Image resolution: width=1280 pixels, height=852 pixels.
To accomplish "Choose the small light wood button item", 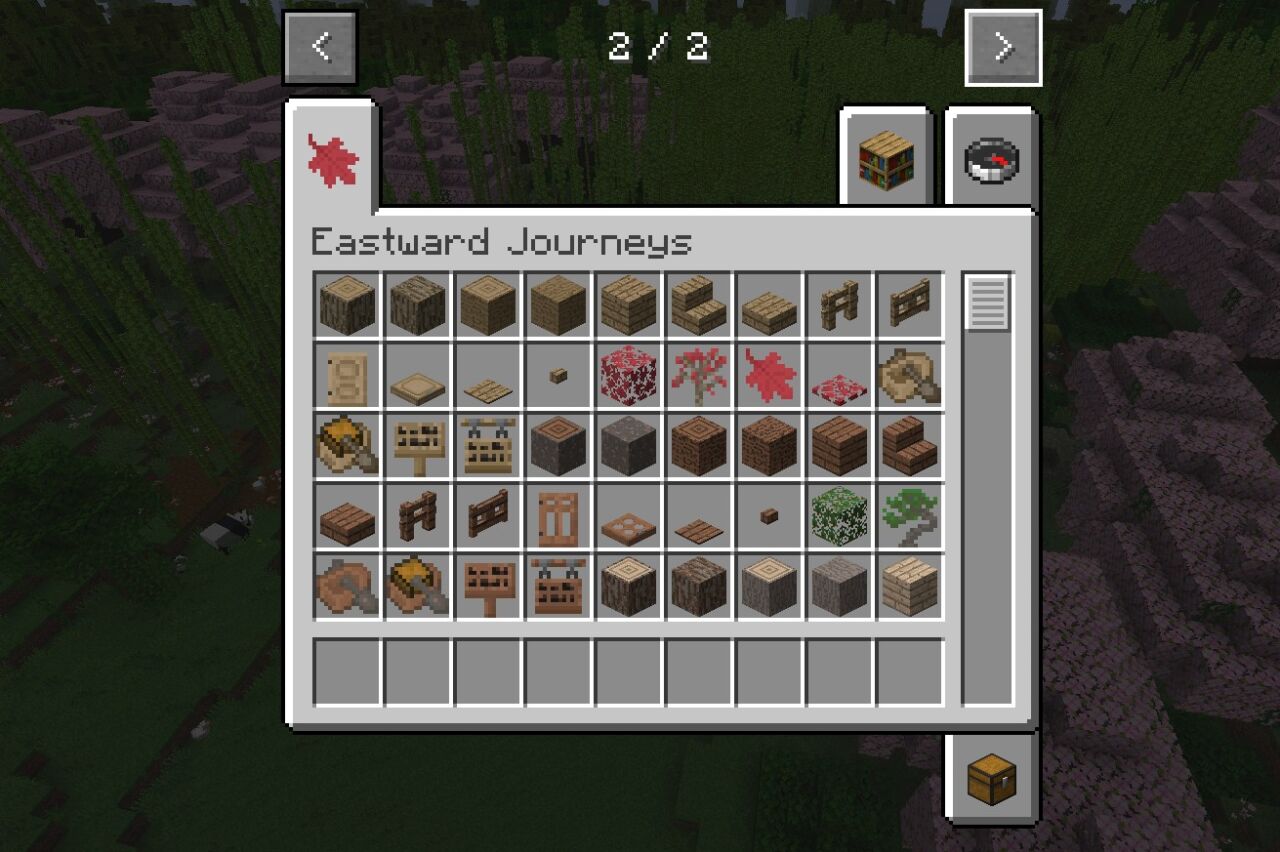I will click(x=558, y=376).
